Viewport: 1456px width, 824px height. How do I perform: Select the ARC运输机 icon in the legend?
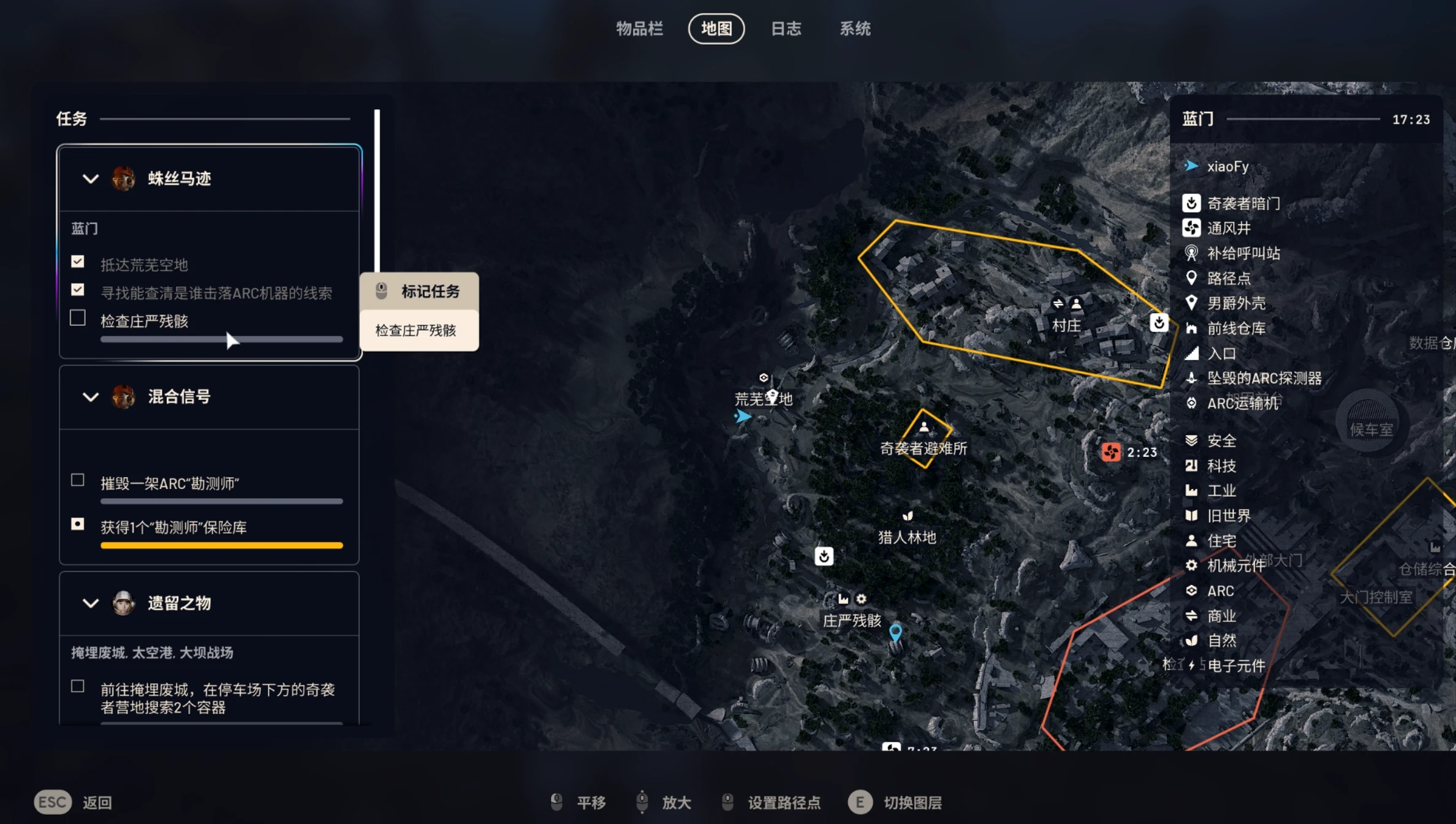click(1191, 403)
